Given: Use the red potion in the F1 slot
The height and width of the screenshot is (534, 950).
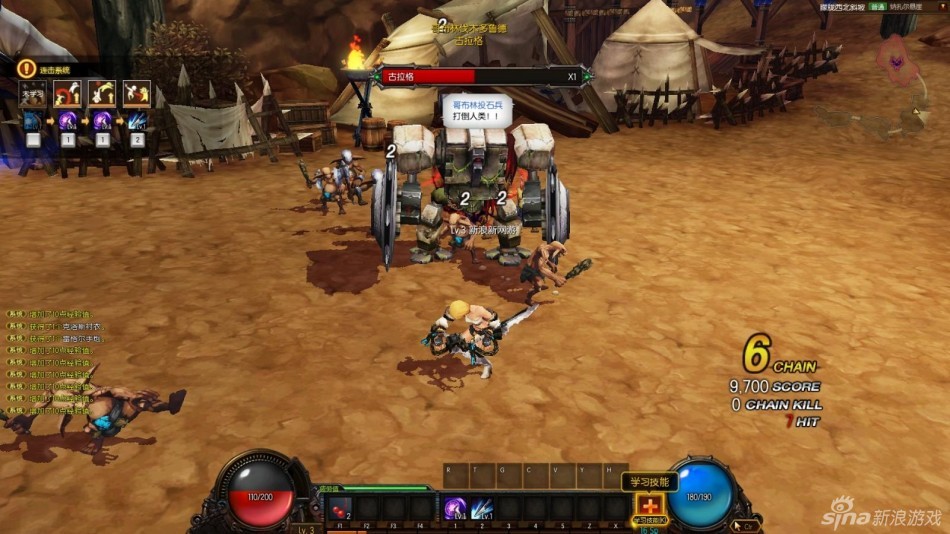Looking at the screenshot, I should (x=339, y=507).
